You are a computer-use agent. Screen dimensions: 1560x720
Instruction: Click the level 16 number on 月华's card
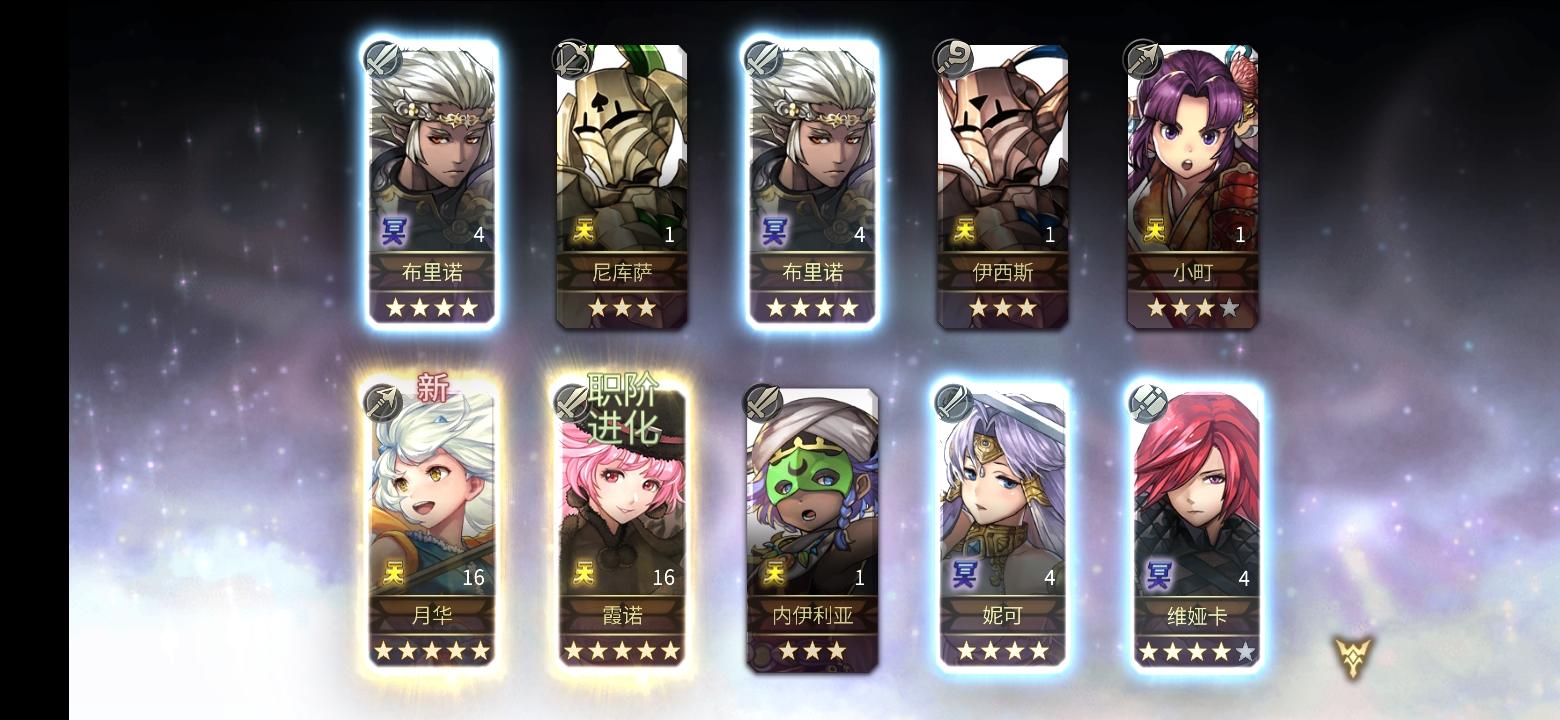tap(474, 577)
